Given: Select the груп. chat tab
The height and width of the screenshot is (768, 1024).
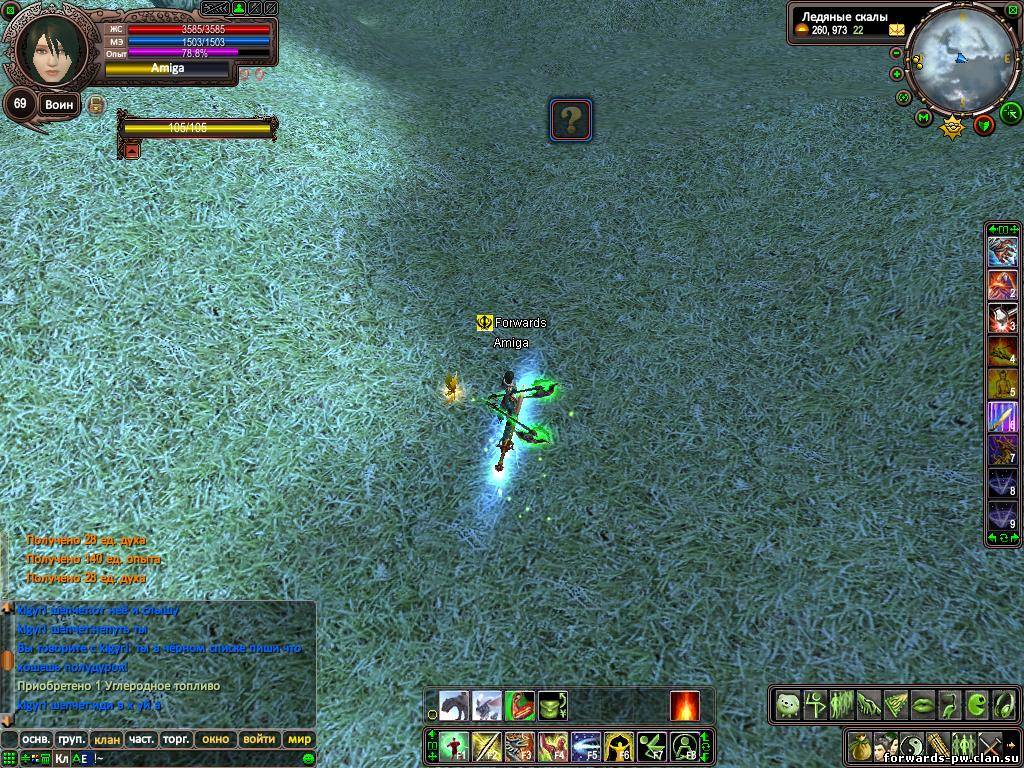Looking at the screenshot, I should (x=71, y=740).
